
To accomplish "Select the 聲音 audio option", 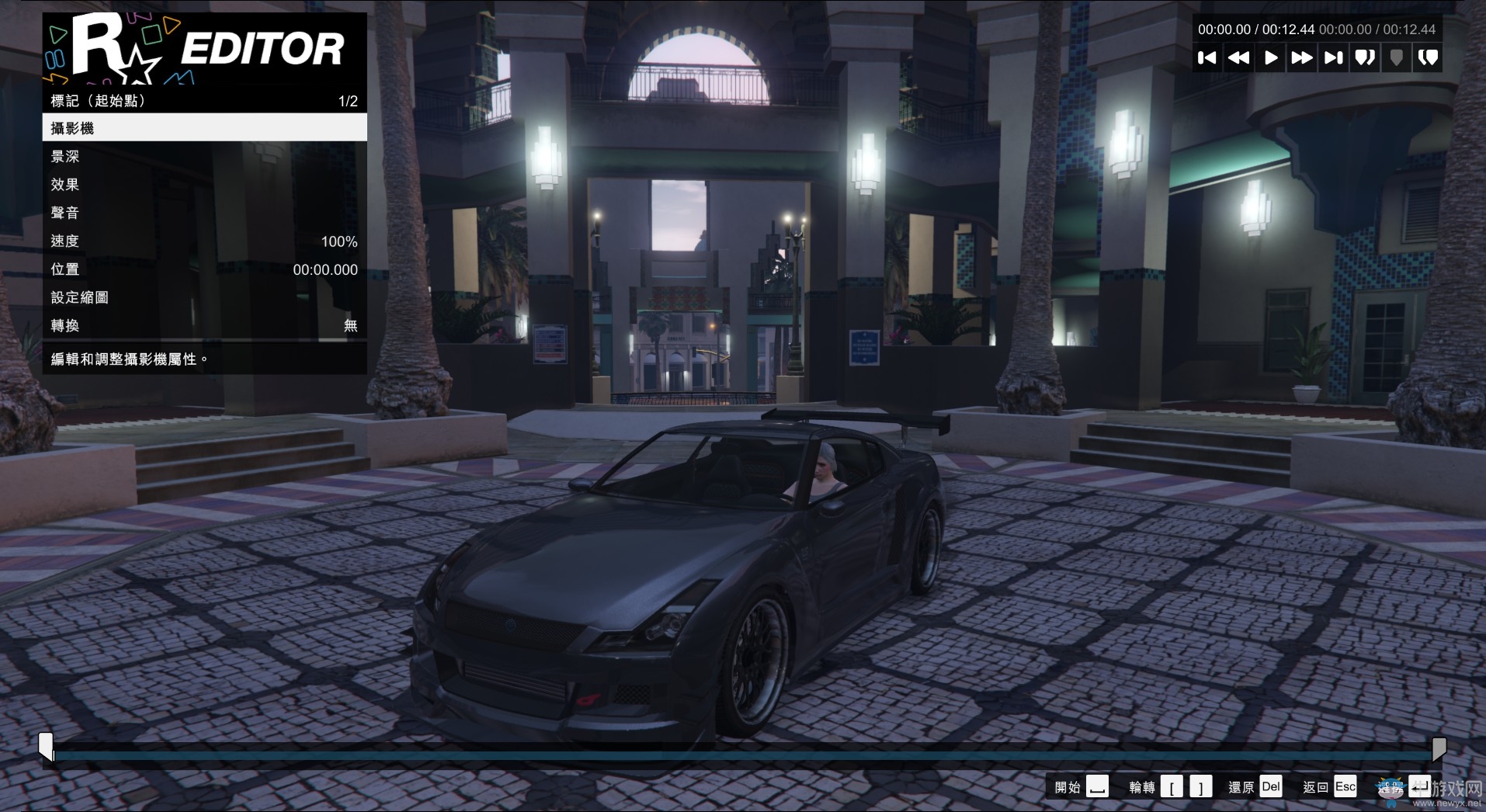I will click(203, 213).
